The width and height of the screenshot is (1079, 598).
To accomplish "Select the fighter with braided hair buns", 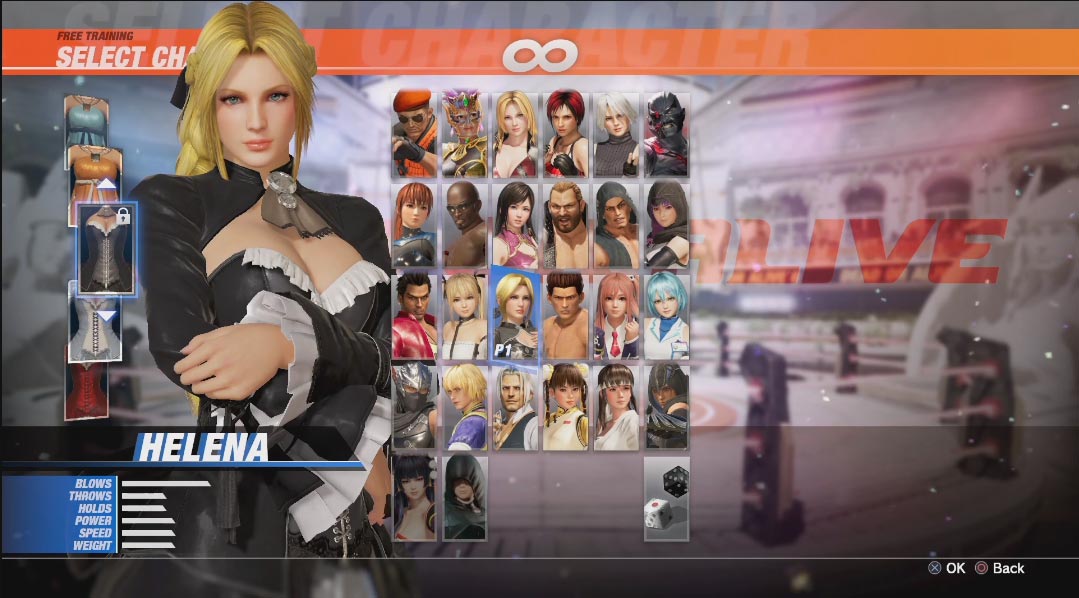I will [566, 406].
